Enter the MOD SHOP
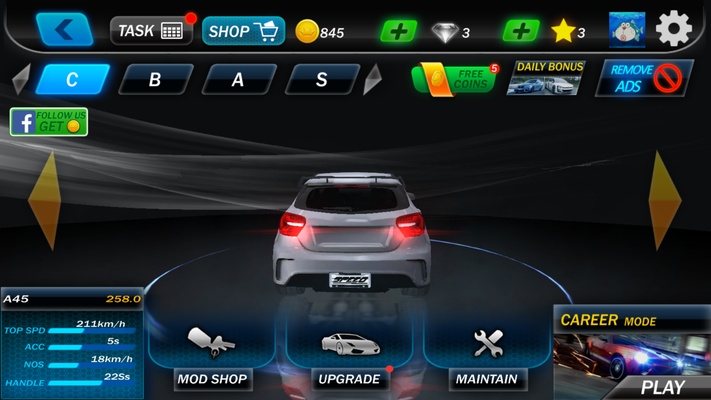The height and width of the screenshot is (400, 711). pyautogui.click(x=211, y=356)
